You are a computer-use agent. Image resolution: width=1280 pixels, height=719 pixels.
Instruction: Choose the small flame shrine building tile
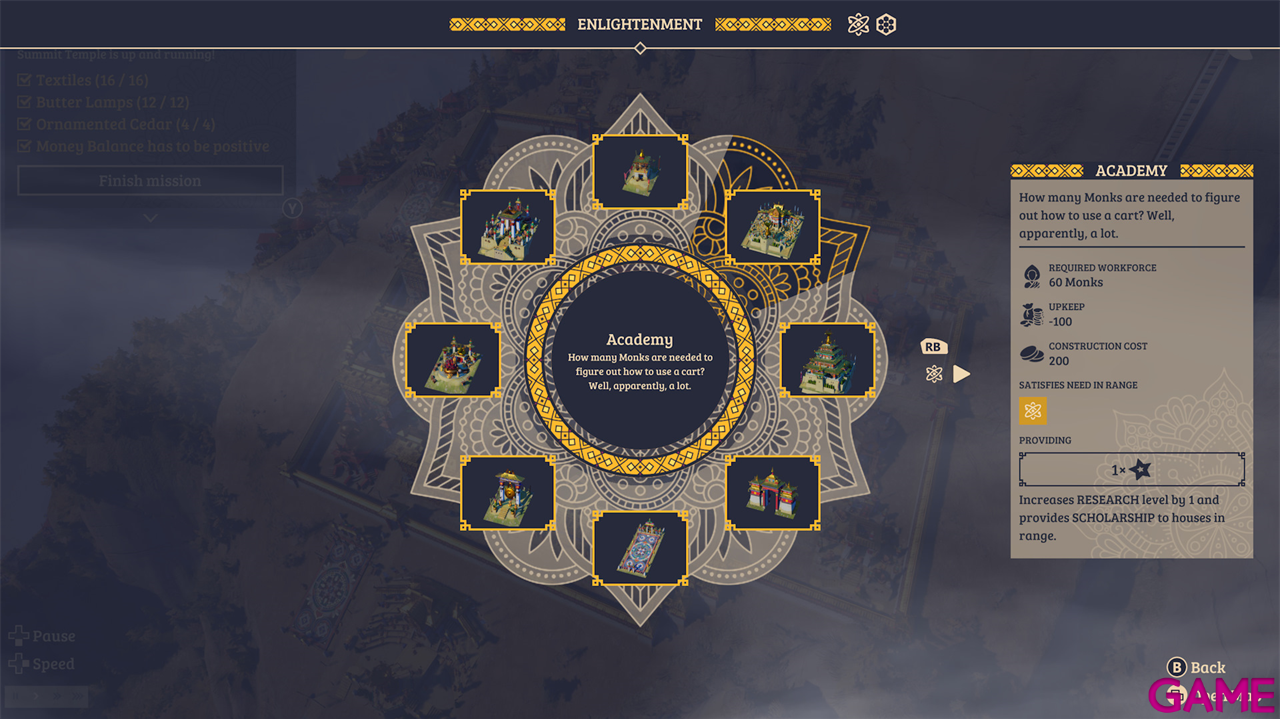(640, 172)
